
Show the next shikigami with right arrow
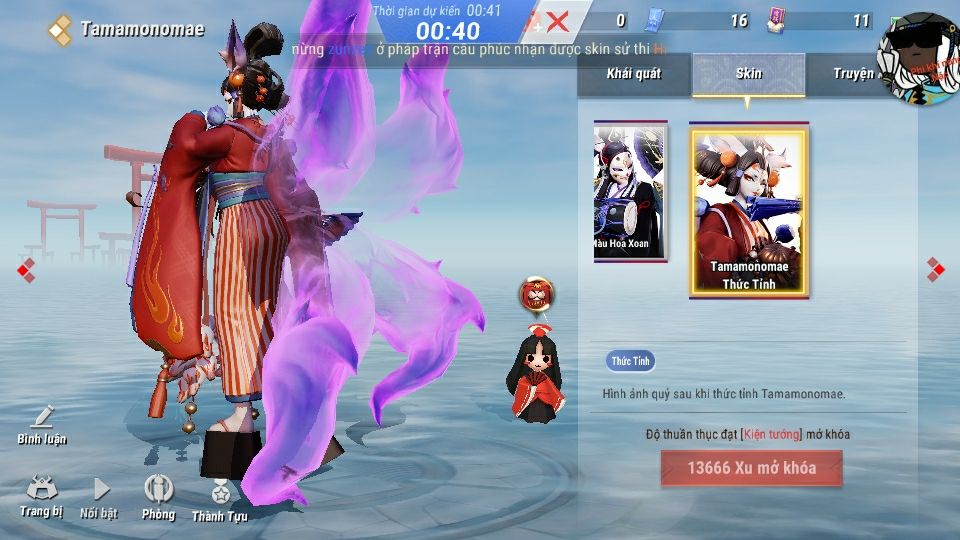pos(934,268)
